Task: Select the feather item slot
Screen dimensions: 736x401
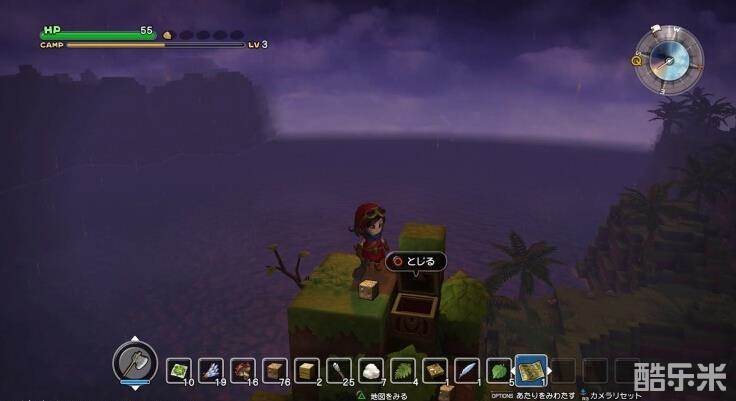Action: 467,370
